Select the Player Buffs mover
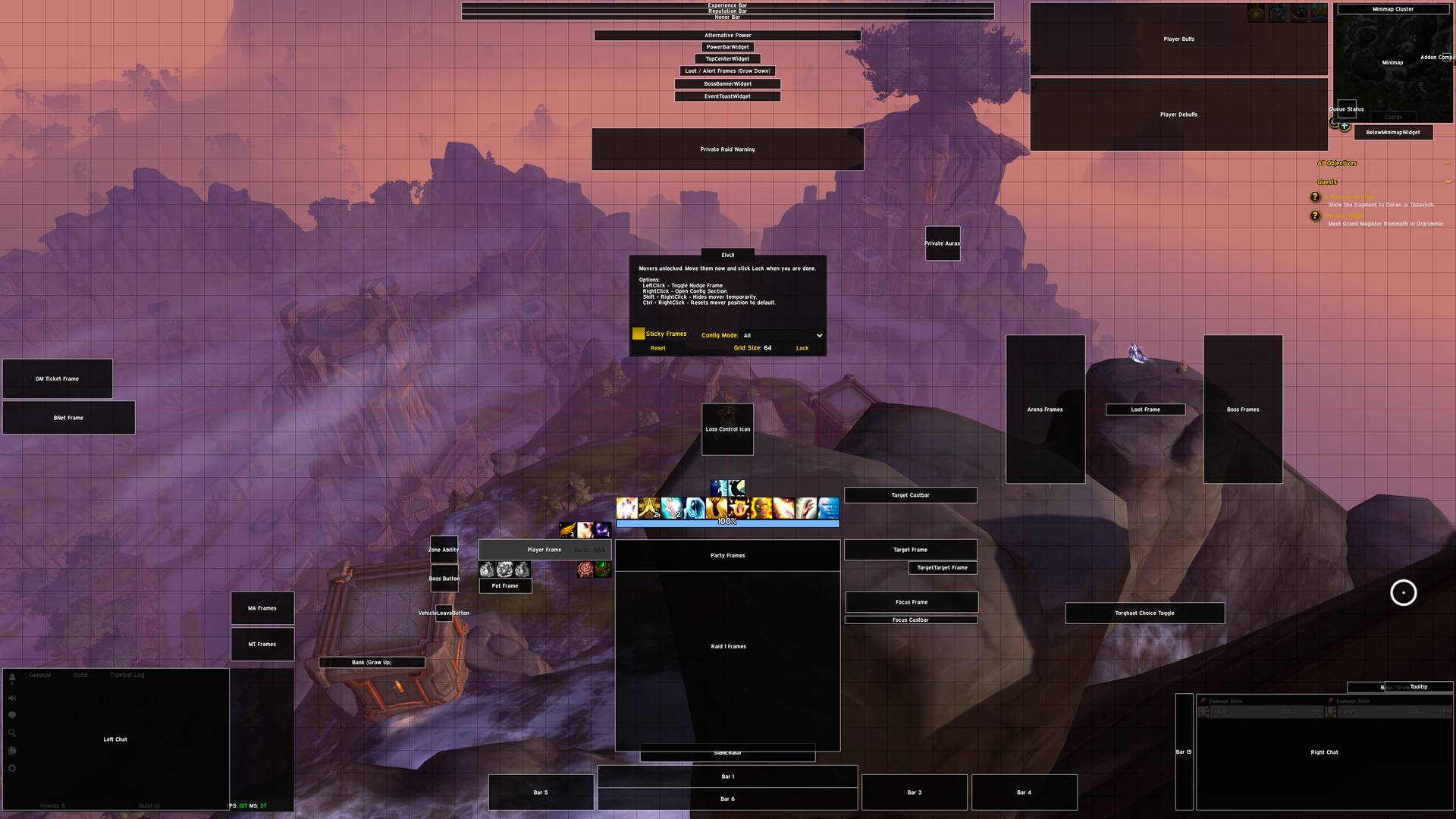 click(1178, 39)
